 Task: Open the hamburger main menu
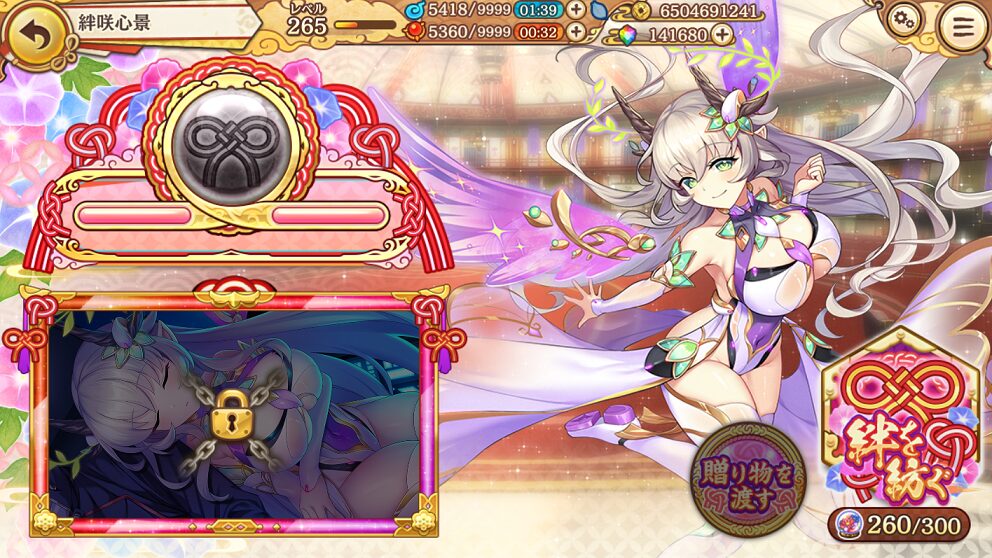pos(963,29)
